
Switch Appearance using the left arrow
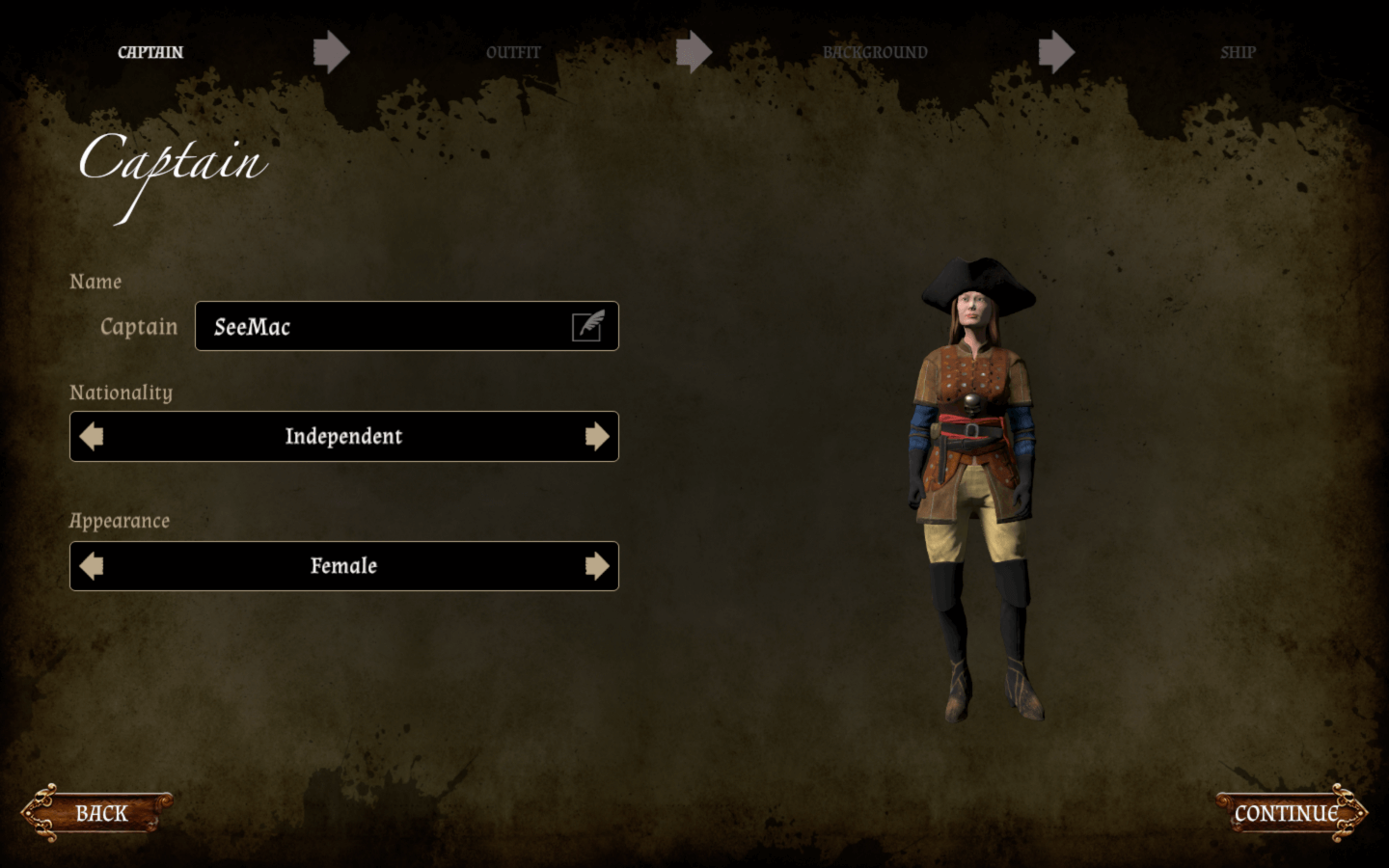tap(92, 566)
